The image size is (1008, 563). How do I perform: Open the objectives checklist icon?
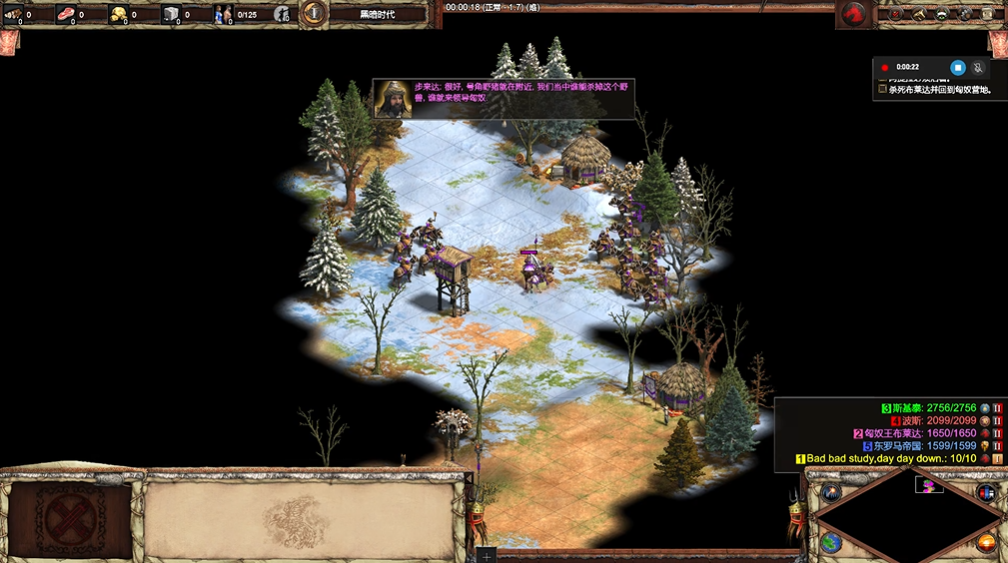tap(895, 14)
